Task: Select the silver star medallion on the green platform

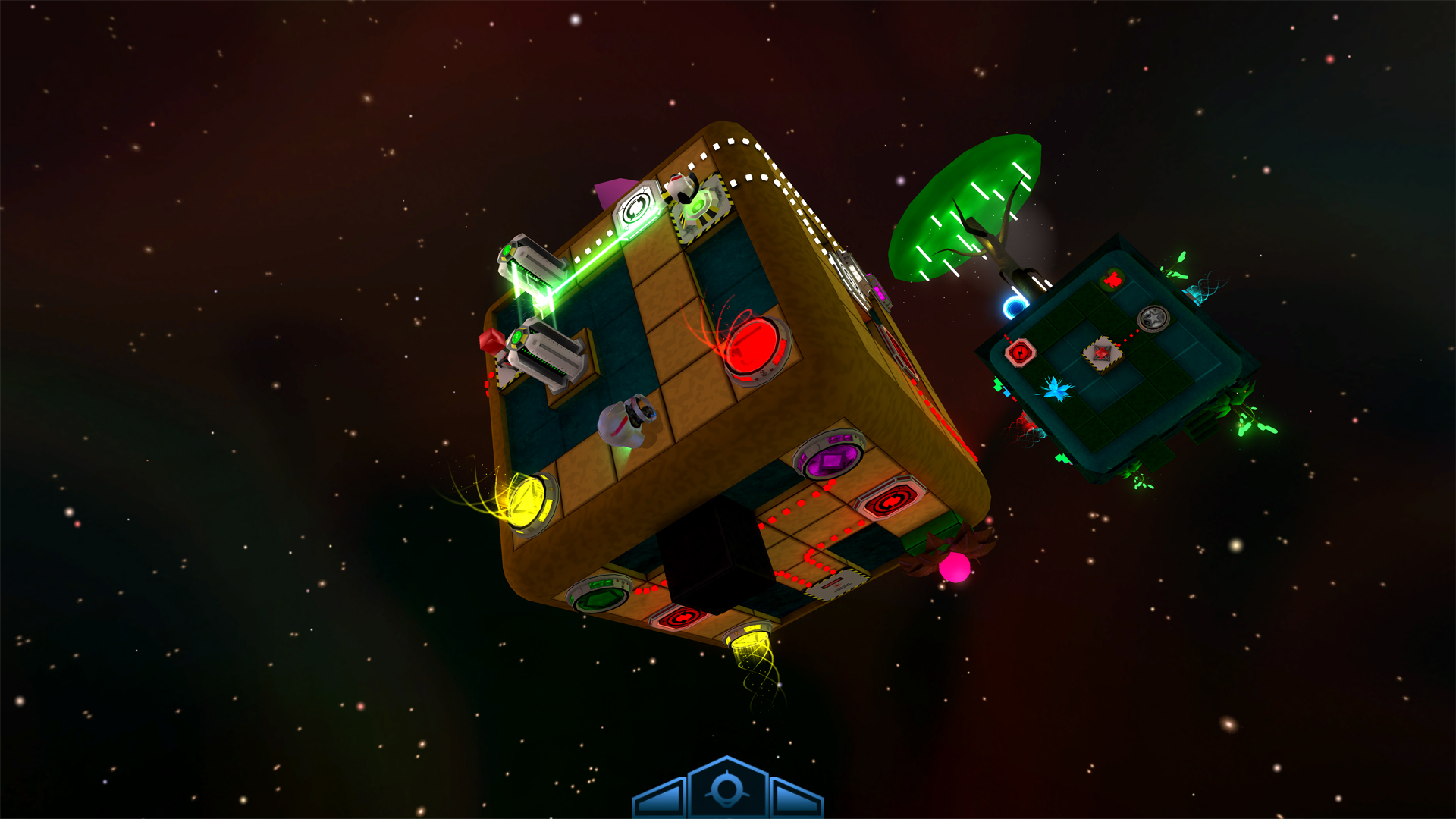Action: point(1153,319)
